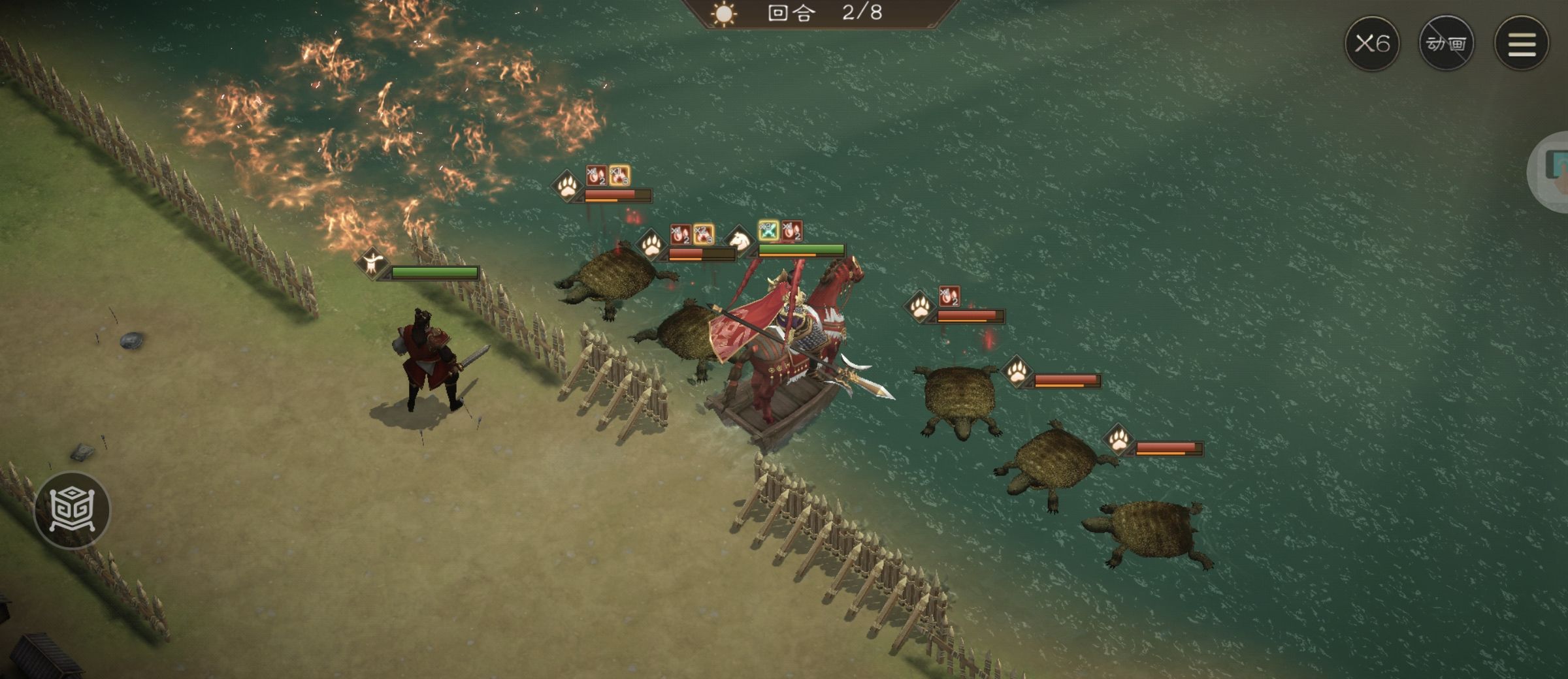1568x679 pixels.
Task: Open the hamburger menu
Action: tap(1522, 44)
